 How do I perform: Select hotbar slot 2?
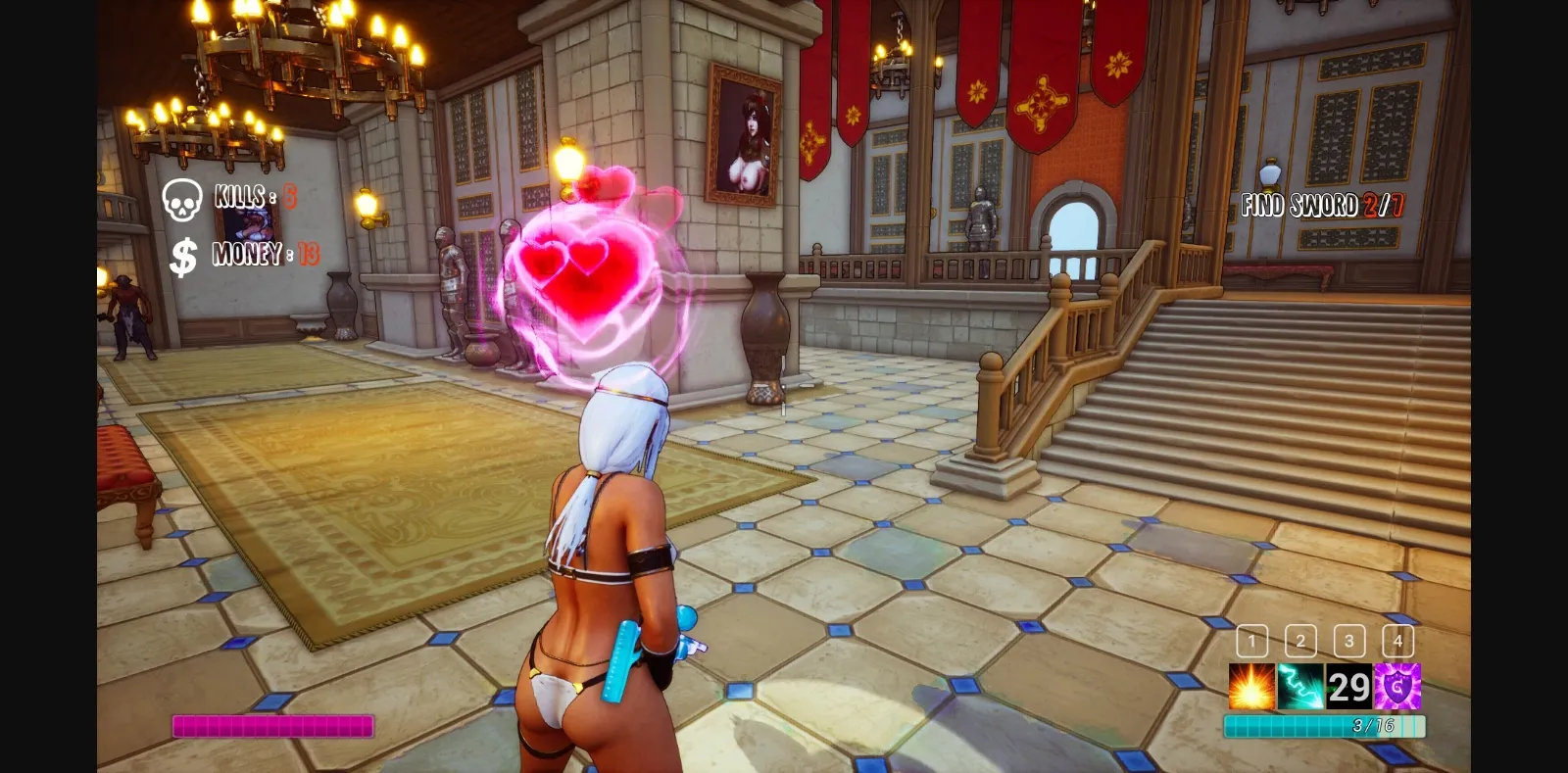[1299, 642]
